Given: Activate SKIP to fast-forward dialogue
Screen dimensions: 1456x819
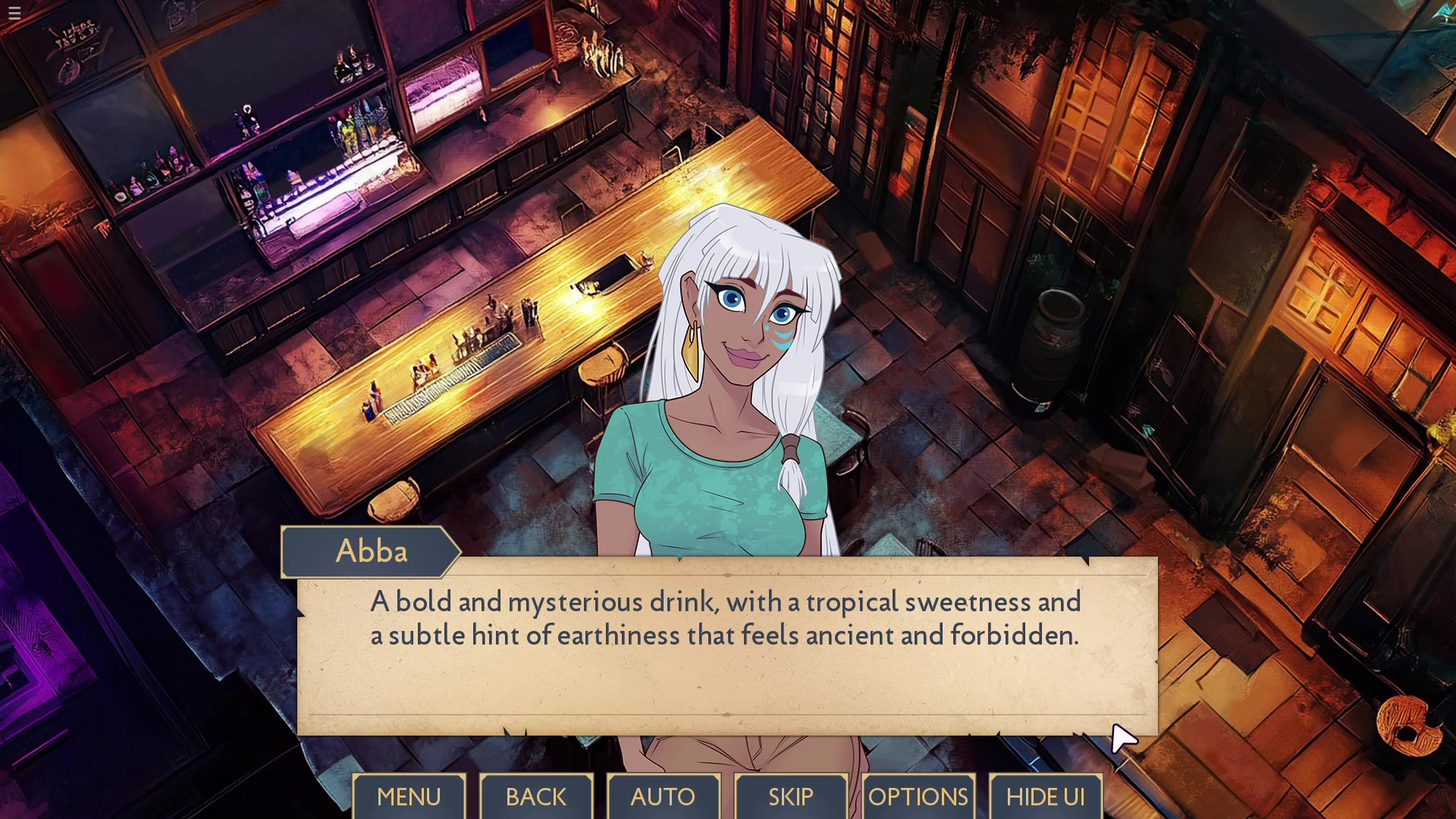Looking at the screenshot, I should point(790,796).
